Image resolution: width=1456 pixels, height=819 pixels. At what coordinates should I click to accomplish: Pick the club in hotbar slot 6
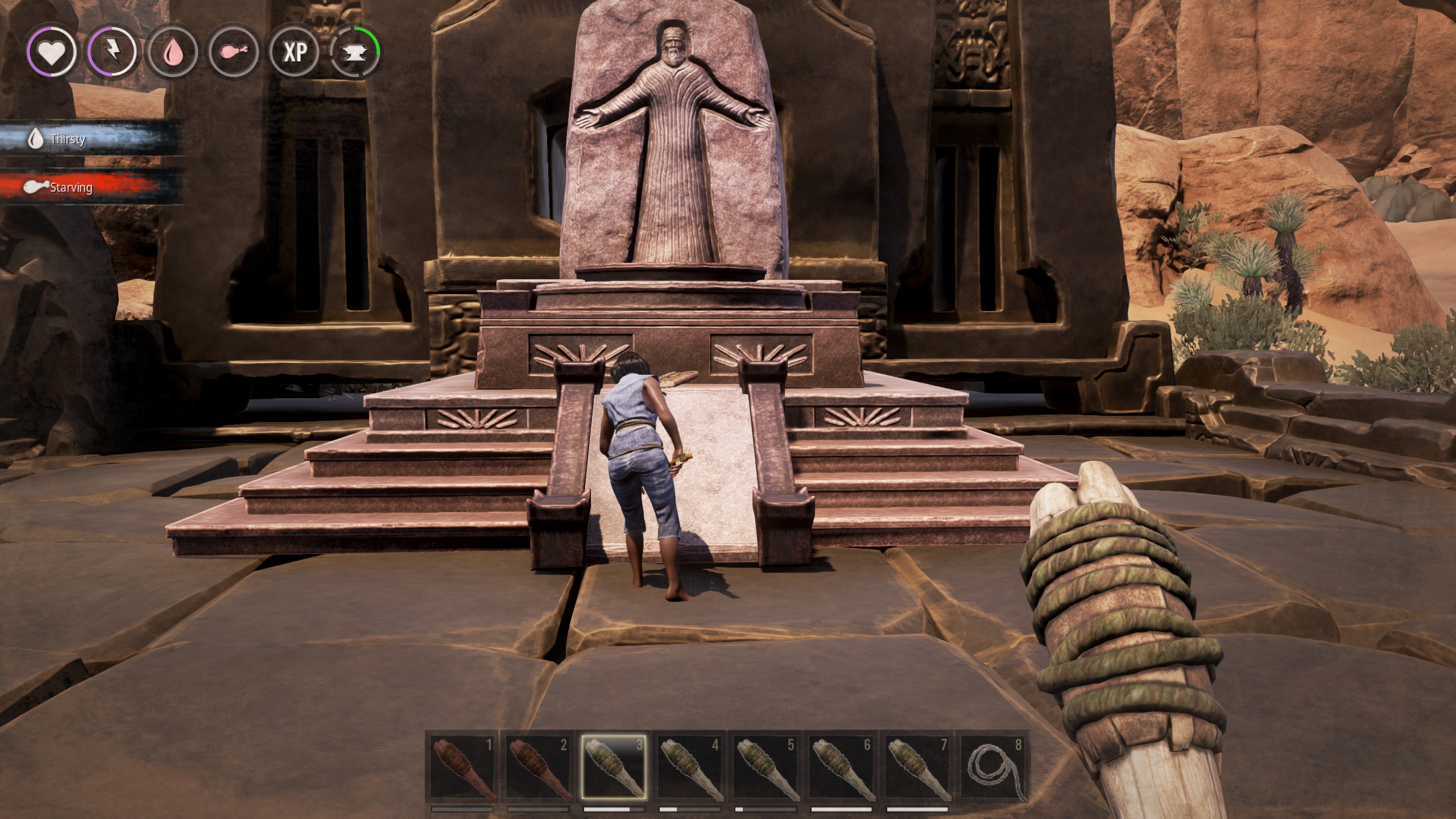tap(841, 768)
